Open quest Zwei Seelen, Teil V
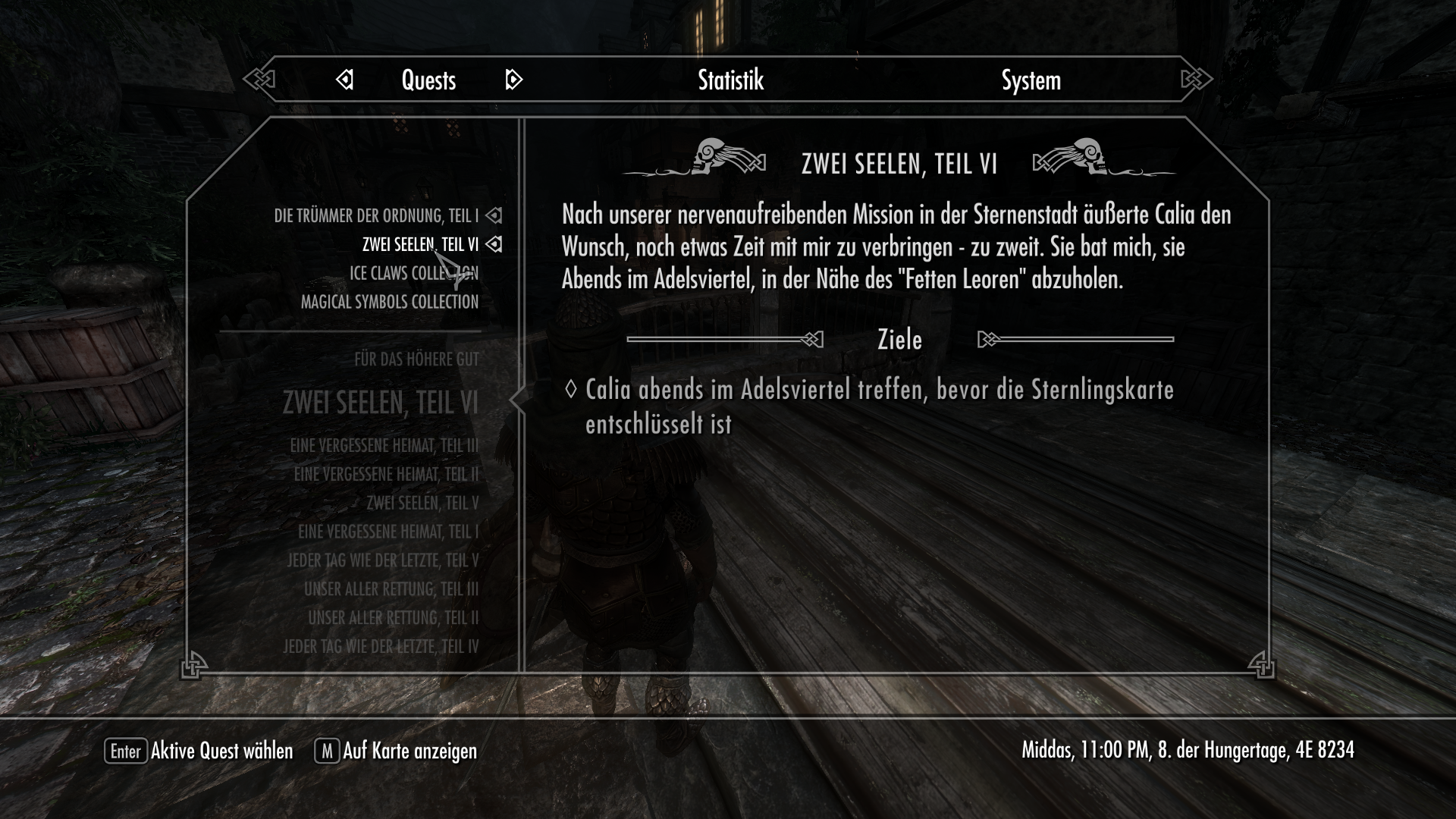 (422, 504)
